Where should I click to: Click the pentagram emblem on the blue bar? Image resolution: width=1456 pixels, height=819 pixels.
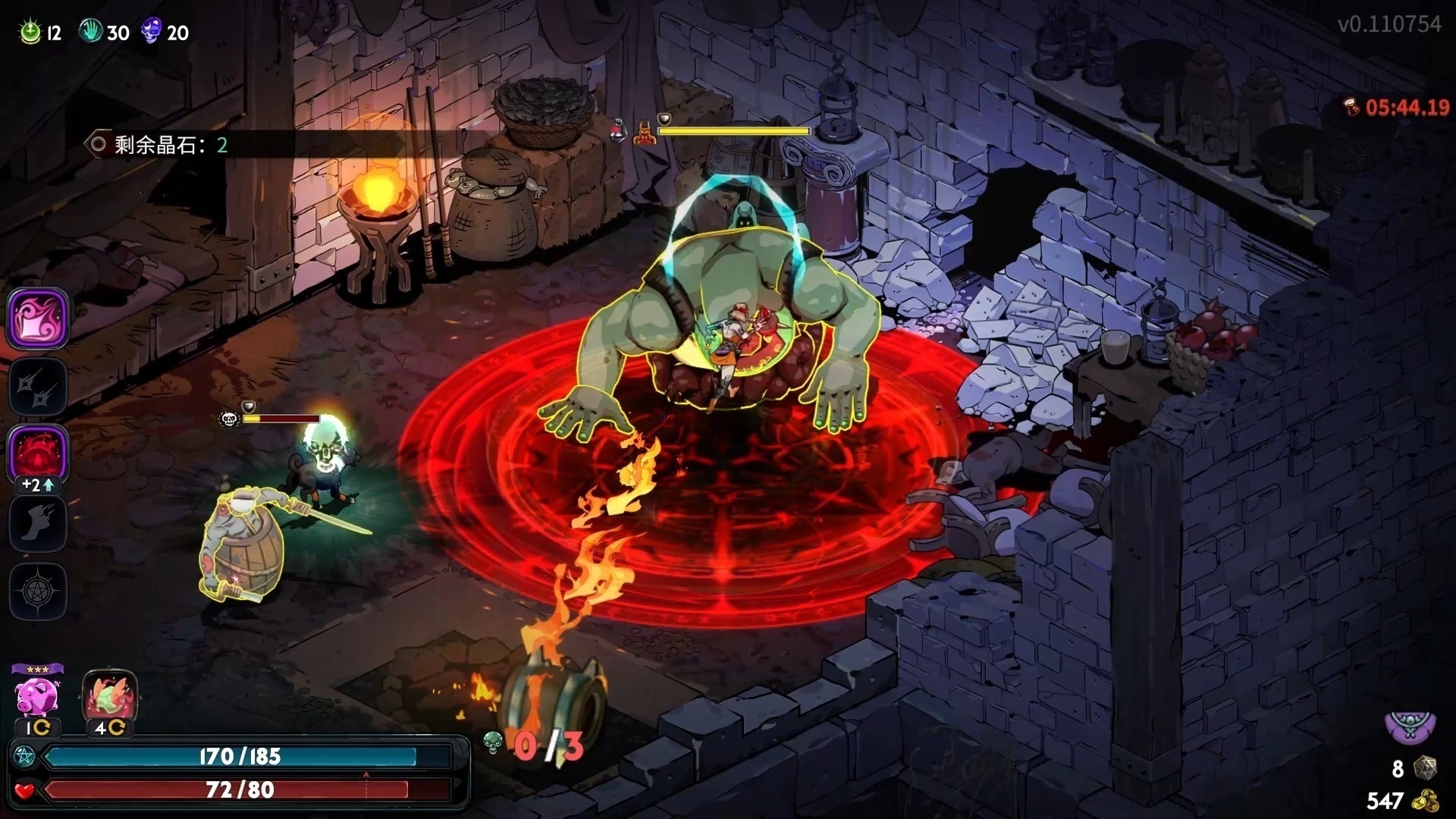click(x=24, y=756)
